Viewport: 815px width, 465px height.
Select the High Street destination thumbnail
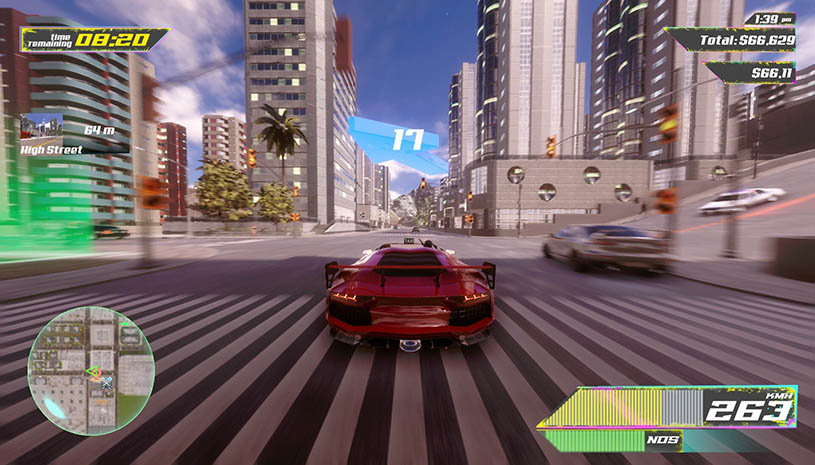click(42, 128)
